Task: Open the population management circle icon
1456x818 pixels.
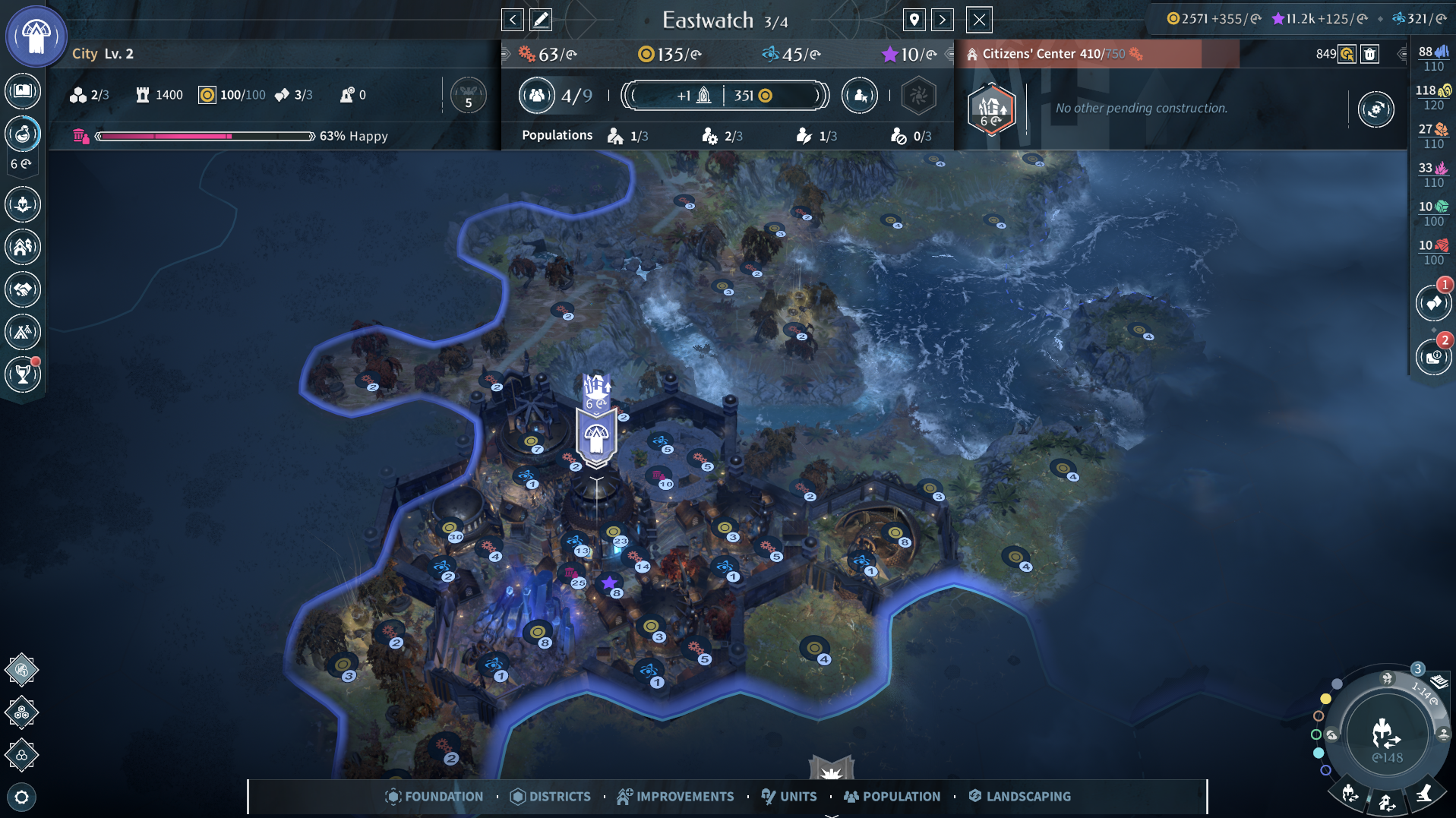Action: [x=536, y=96]
